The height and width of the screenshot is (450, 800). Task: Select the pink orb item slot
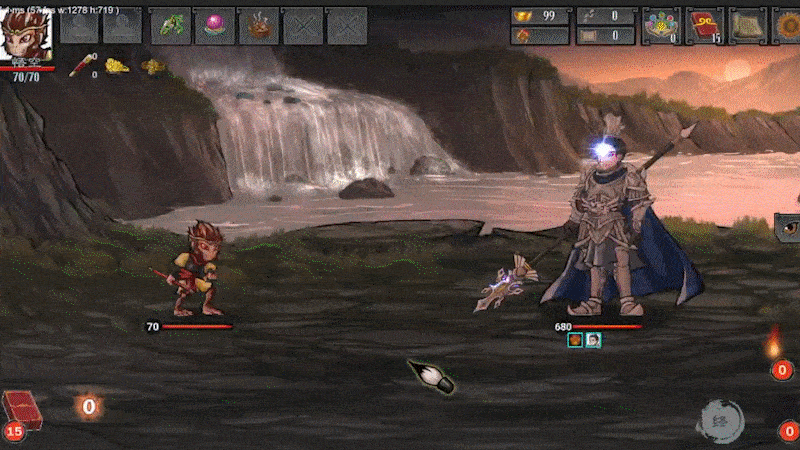point(215,25)
